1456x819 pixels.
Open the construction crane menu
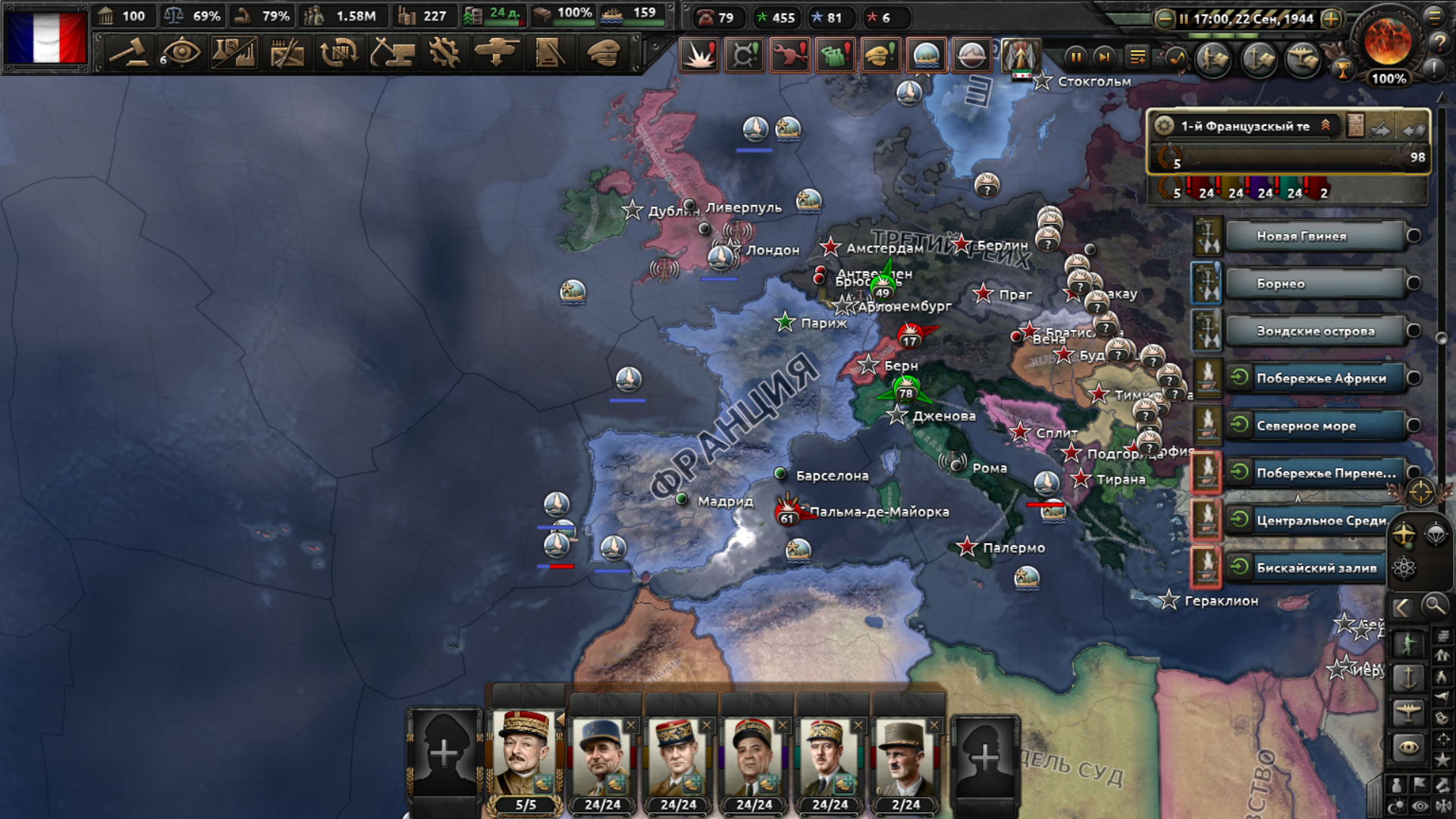tap(392, 53)
